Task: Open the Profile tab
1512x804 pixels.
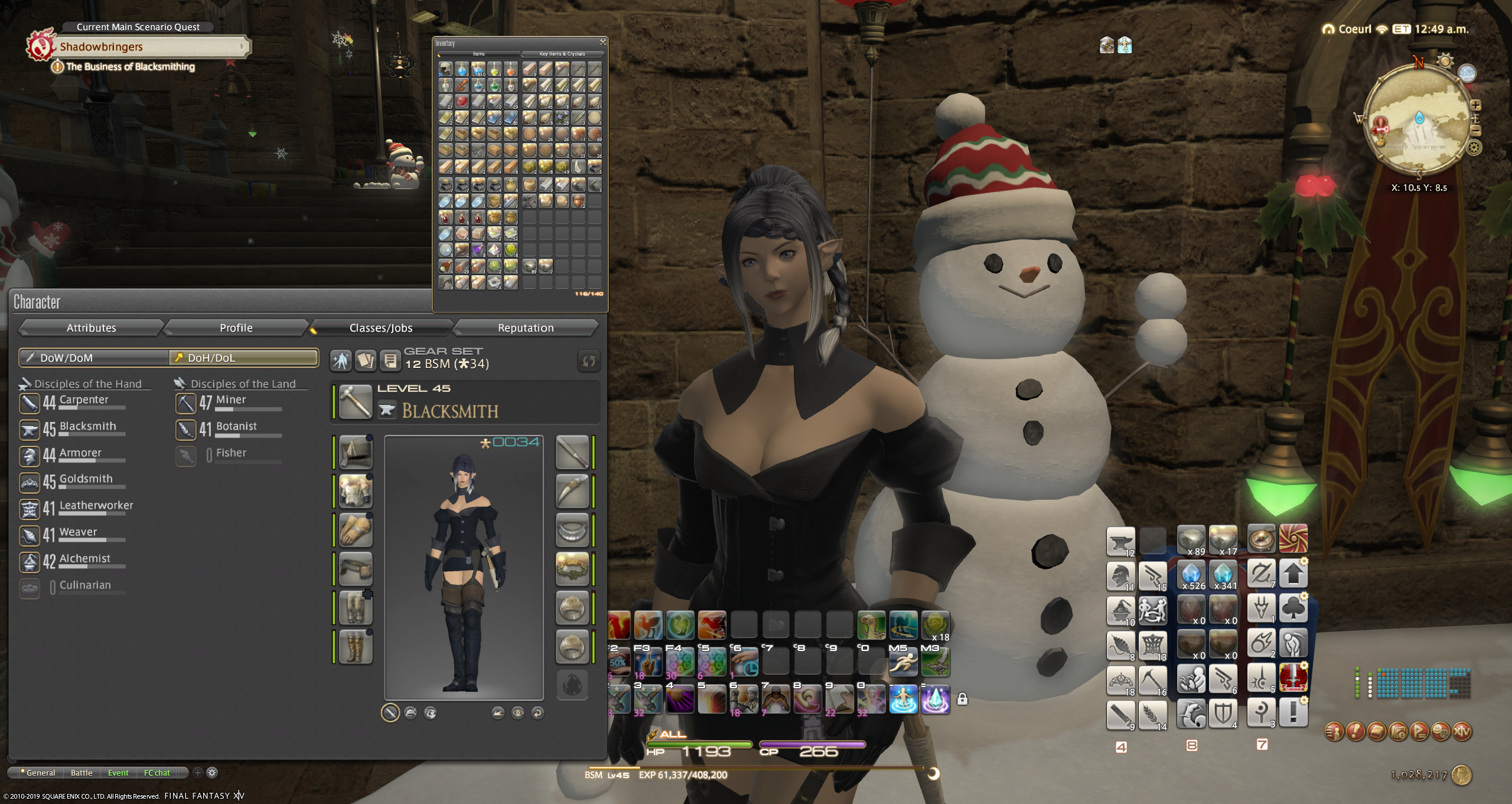Action: 236,328
